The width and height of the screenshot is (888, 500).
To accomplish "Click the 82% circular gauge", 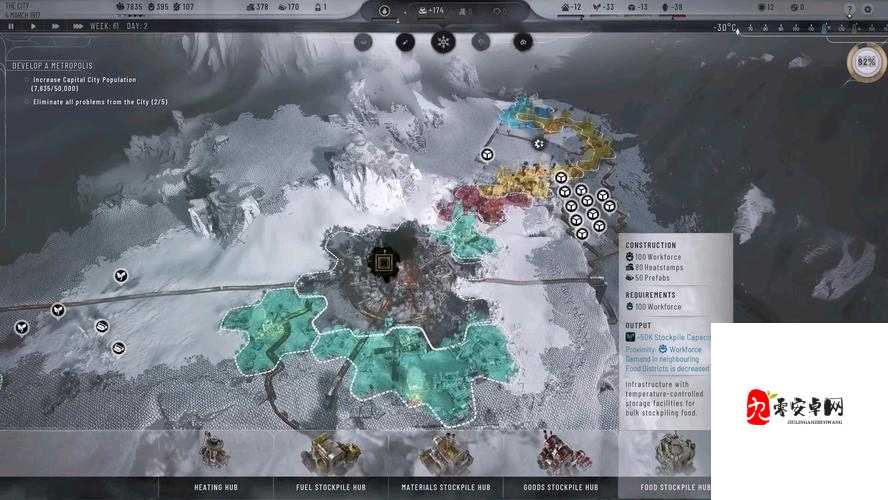I will [x=867, y=63].
